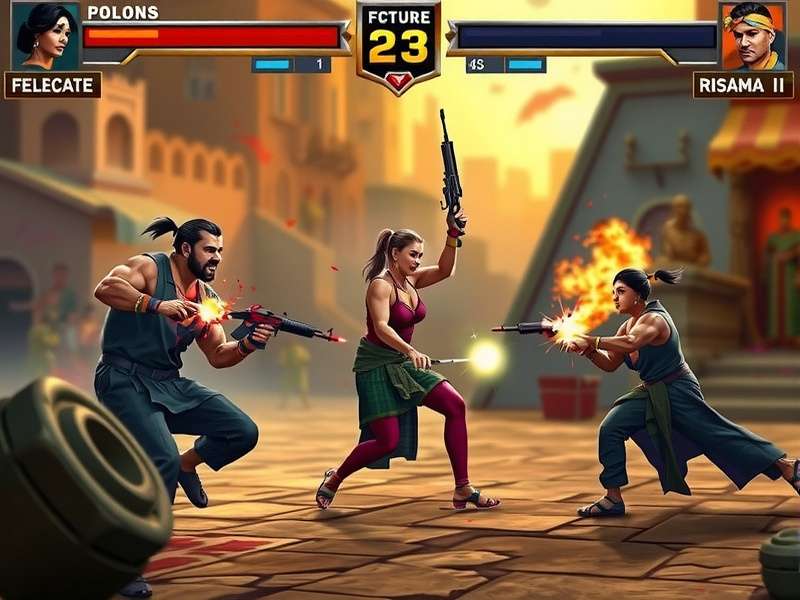Image resolution: width=800 pixels, height=600 pixels.
Task: Click the right player's headband portrait
Action: (x=752, y=35)
